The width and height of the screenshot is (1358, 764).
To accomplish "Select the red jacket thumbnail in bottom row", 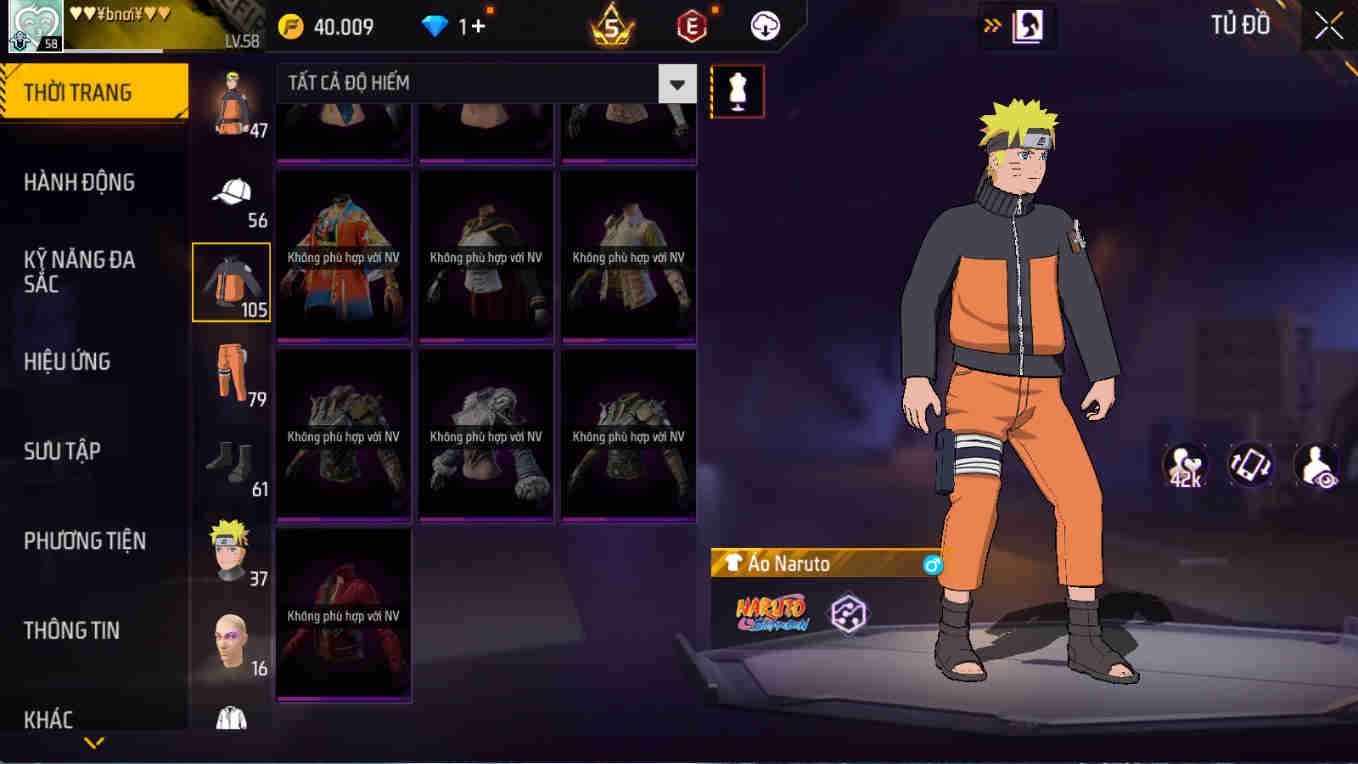I will (x=343, y=614).
